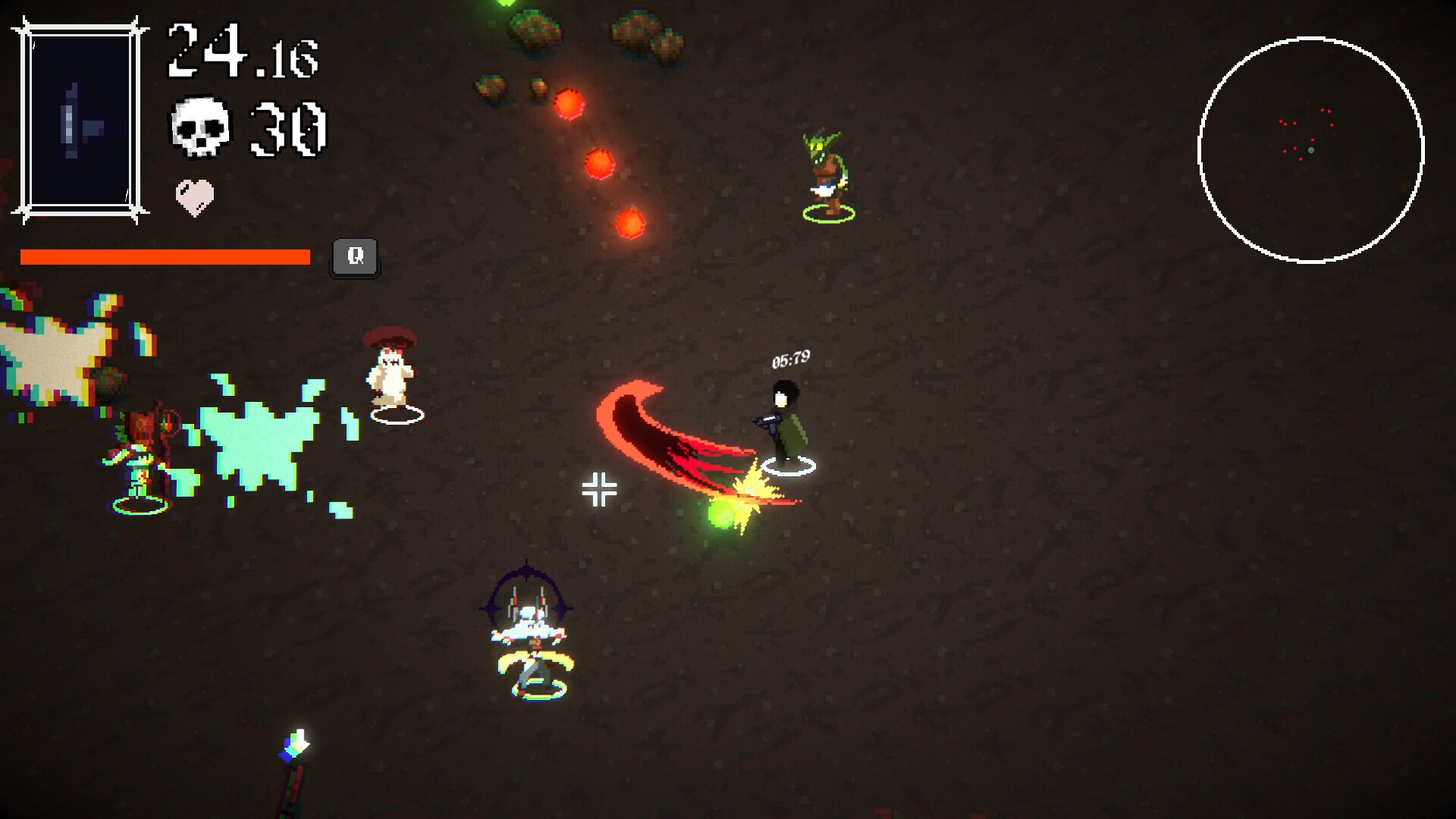Click the character portrait frame
This screenshot has height=819, width=1456.
tap(78, 118)
